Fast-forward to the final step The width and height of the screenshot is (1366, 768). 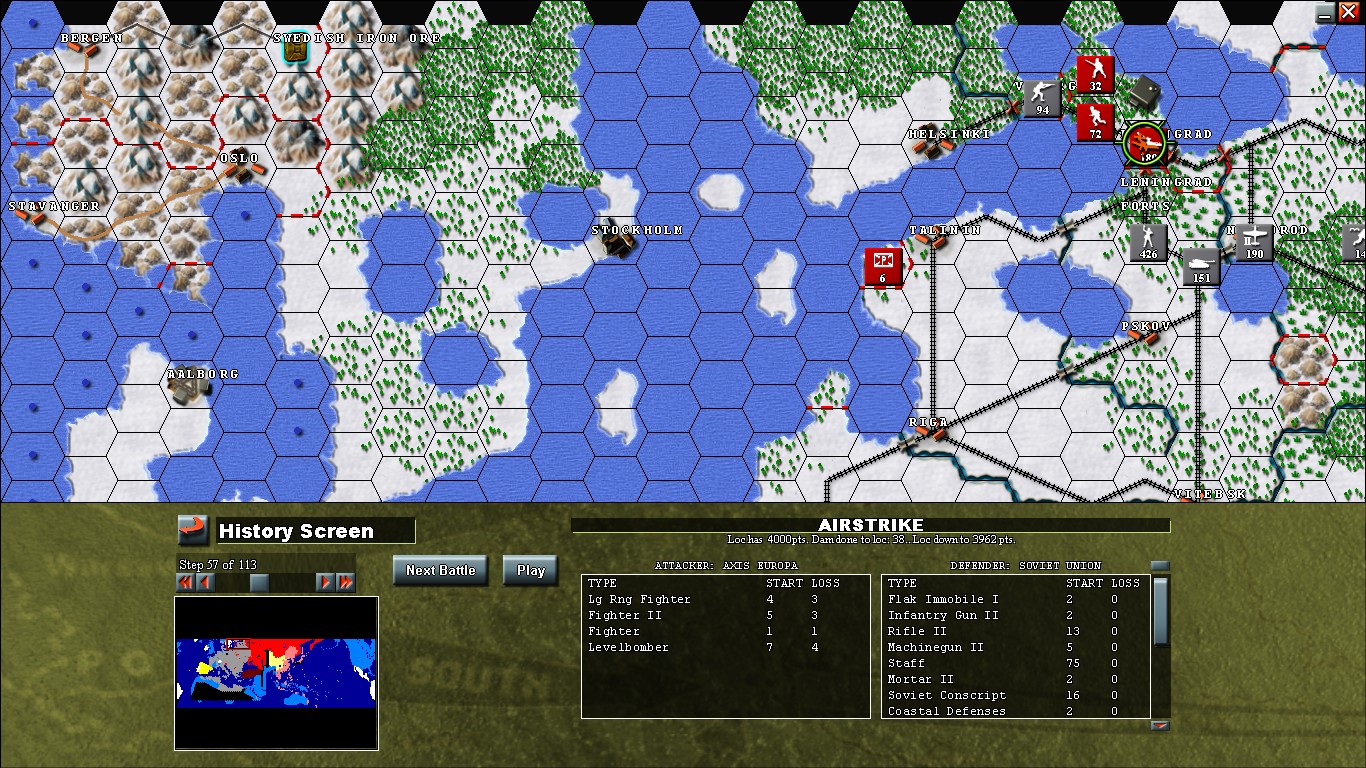click(x=345, y=582)
